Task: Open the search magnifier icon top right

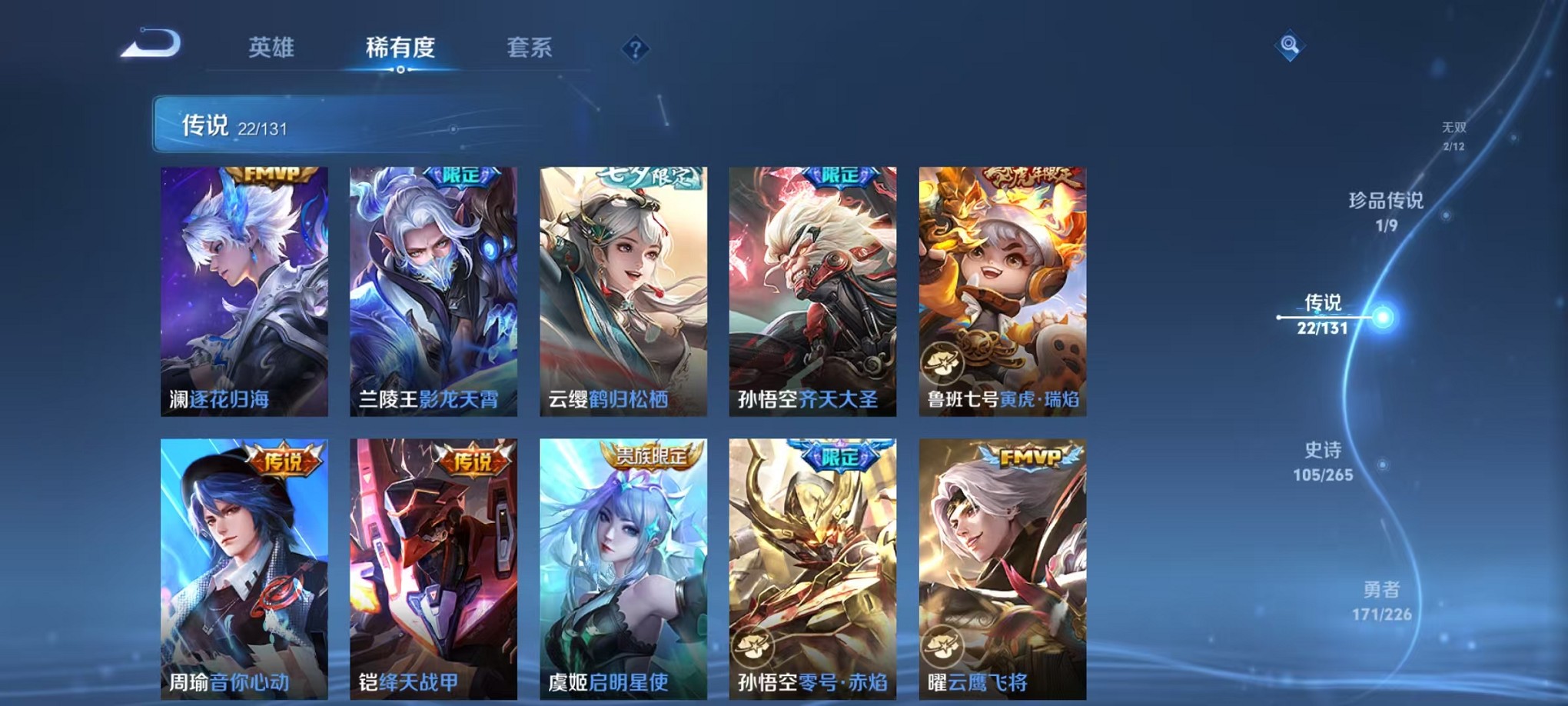Action: (1289, 46)
